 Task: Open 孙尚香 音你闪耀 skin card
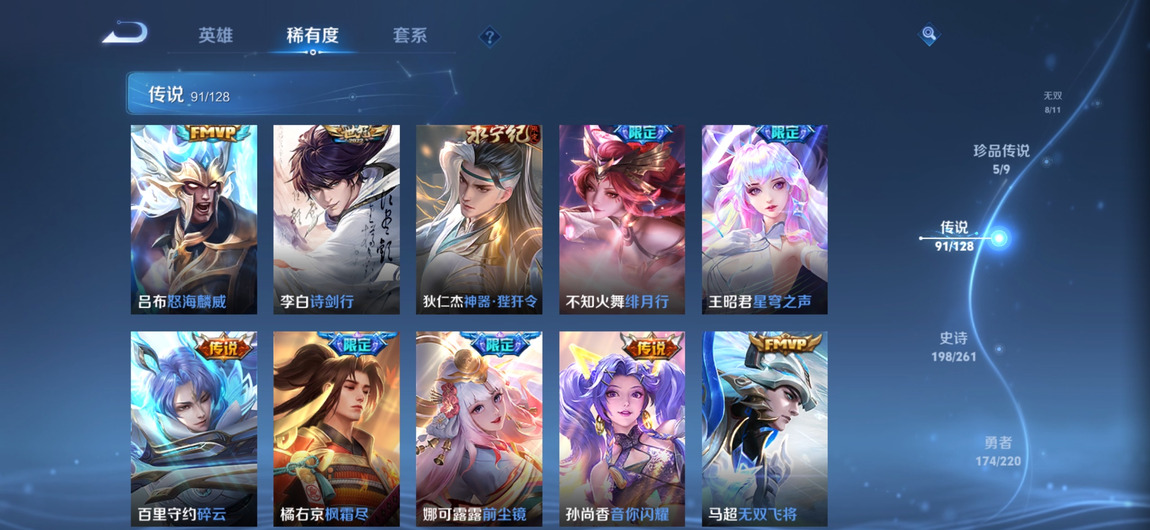[622, 428]
